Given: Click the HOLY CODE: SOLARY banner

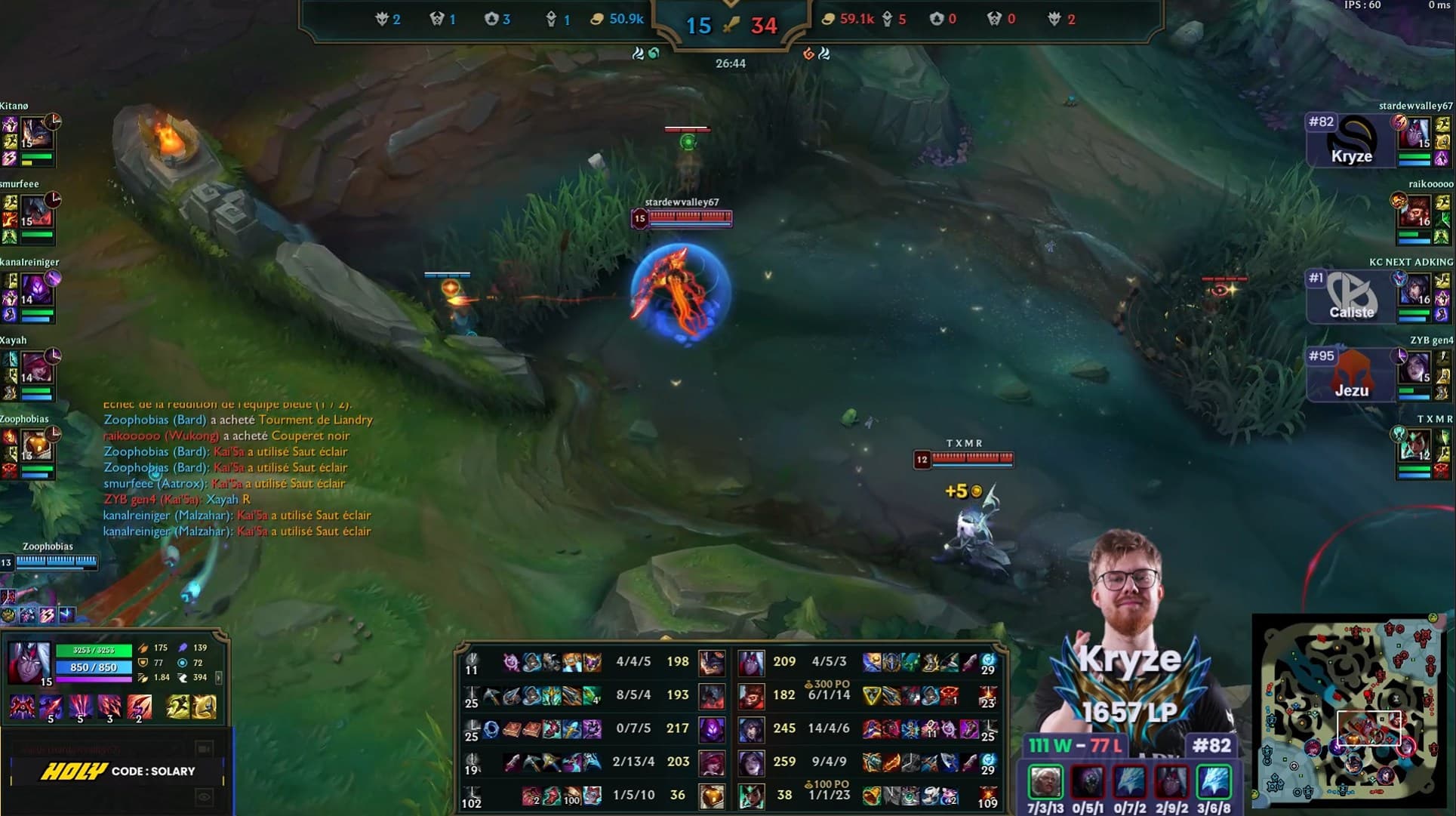Looking at the screenshot, I should tap(118, 771).
